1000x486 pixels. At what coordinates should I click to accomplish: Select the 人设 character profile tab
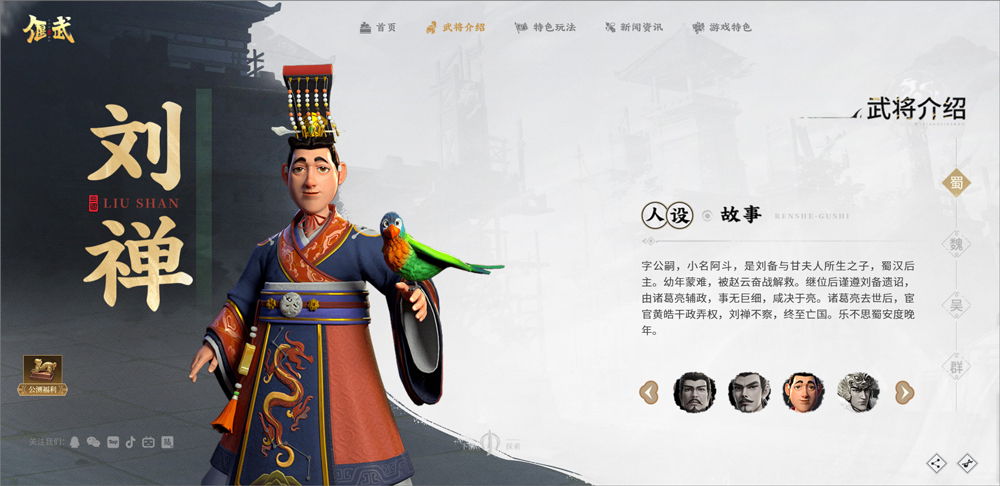(667, 215)
